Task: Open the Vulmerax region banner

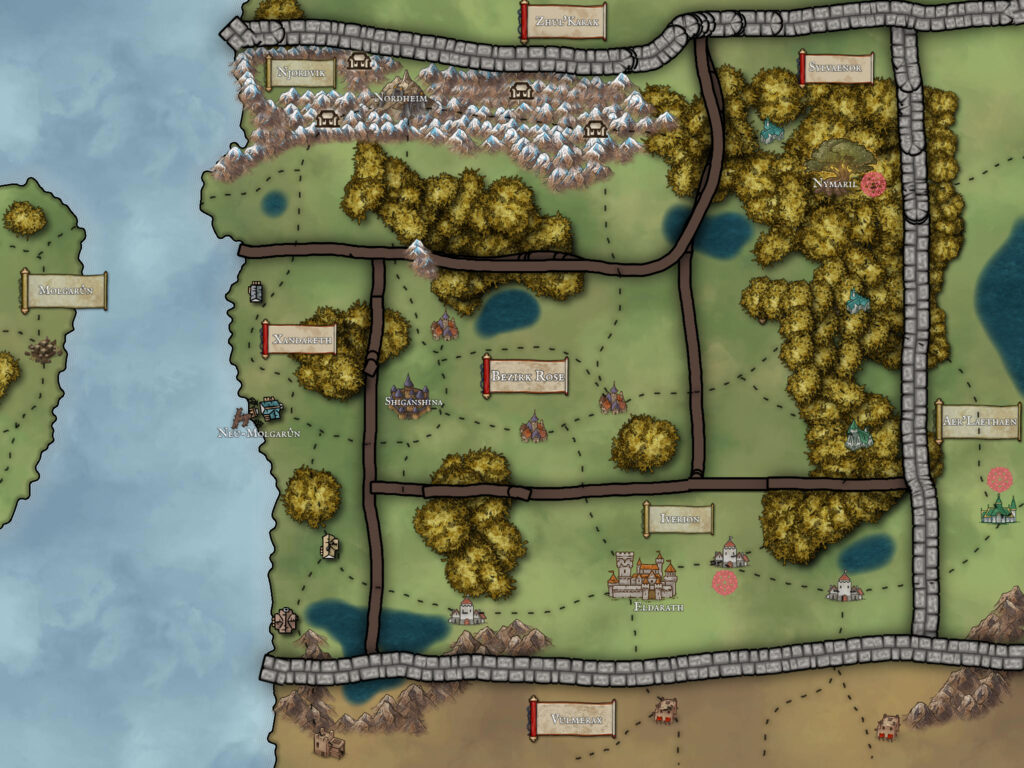Action: 571,719
